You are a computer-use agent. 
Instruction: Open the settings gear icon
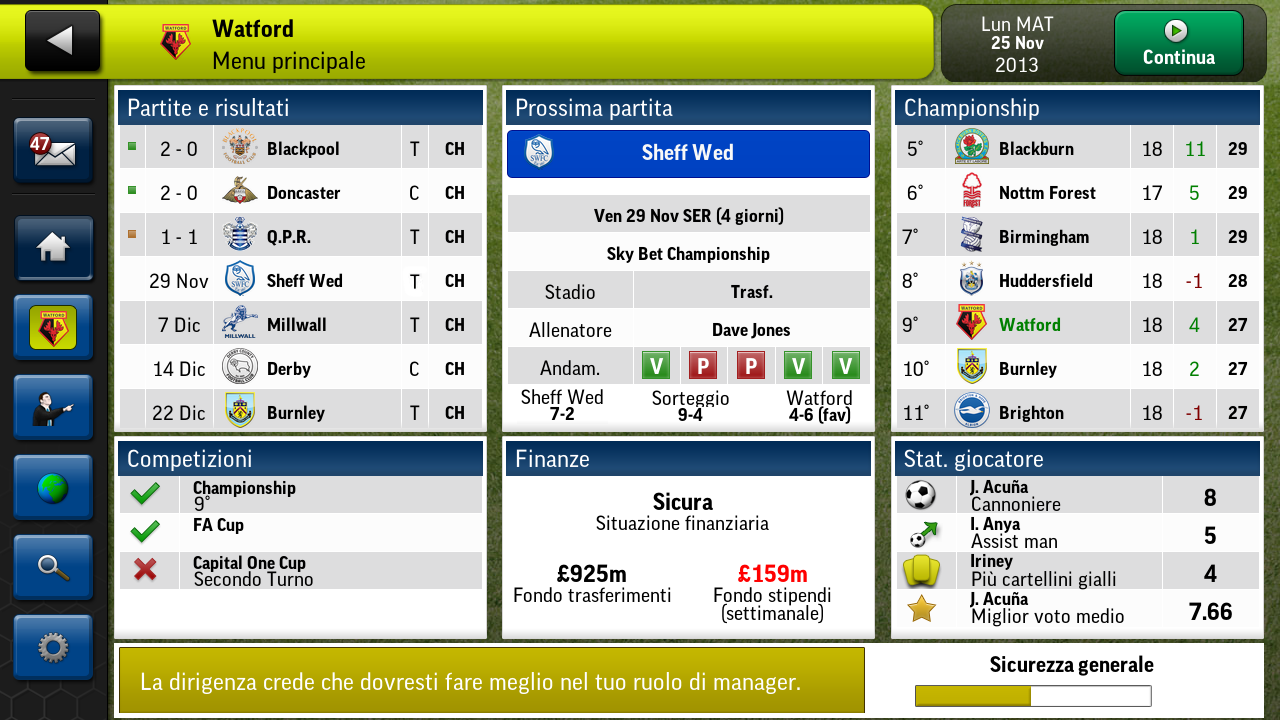click(53, 647)
